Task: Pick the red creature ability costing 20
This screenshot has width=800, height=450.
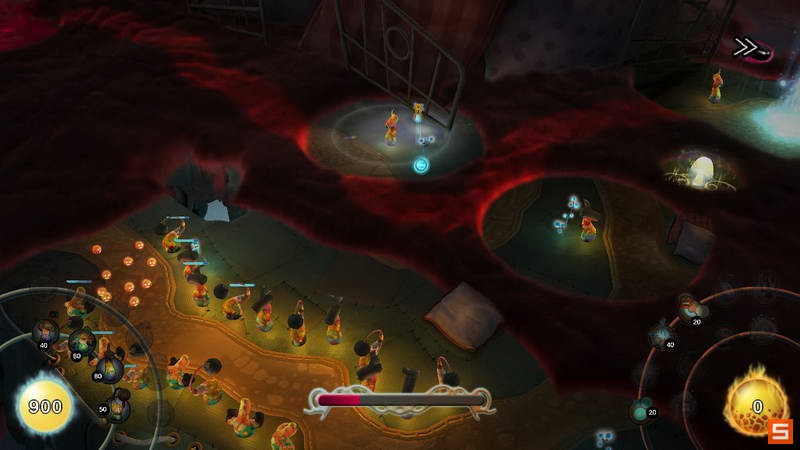Action: [688, 306]
